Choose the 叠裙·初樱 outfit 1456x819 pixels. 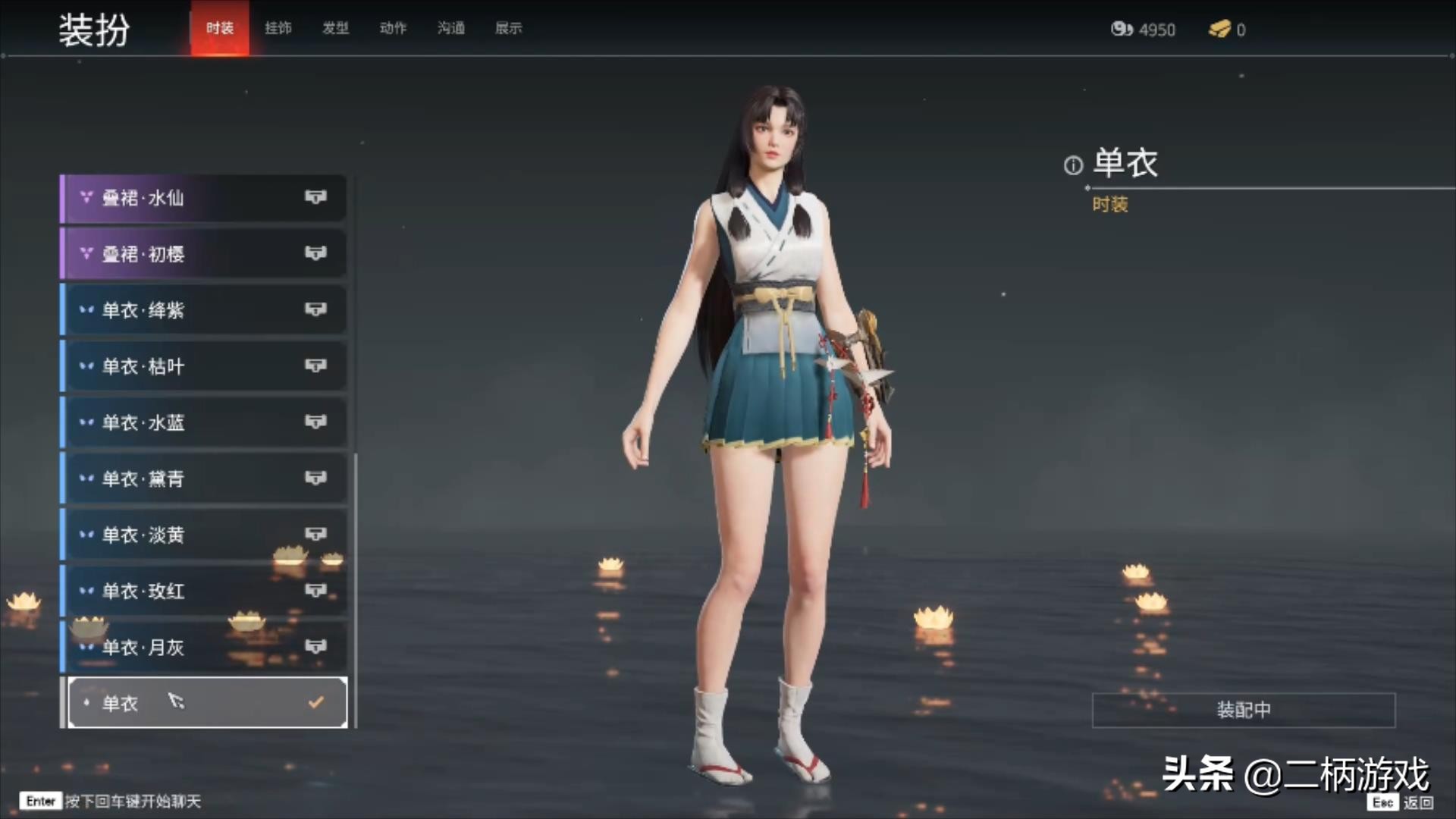pyautogui.click(x=203, y=254)
